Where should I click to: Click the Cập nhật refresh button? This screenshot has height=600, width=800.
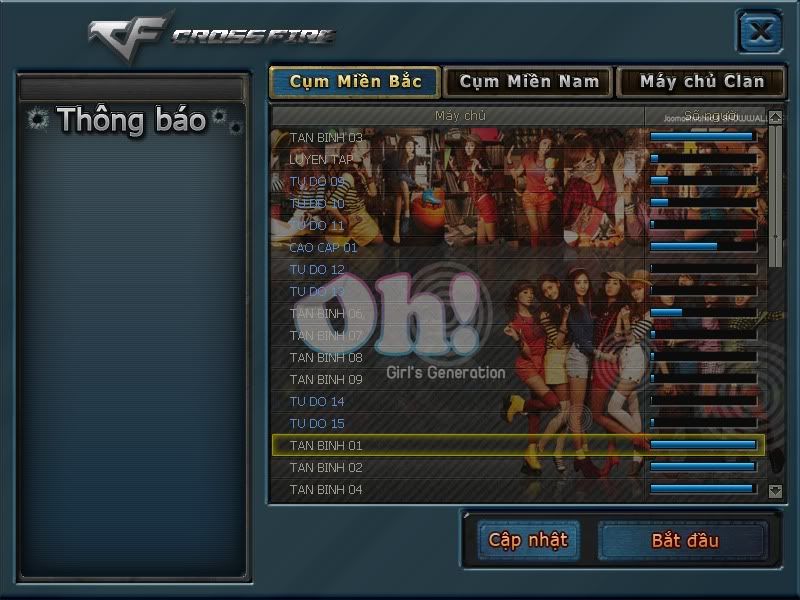(528, 540)
